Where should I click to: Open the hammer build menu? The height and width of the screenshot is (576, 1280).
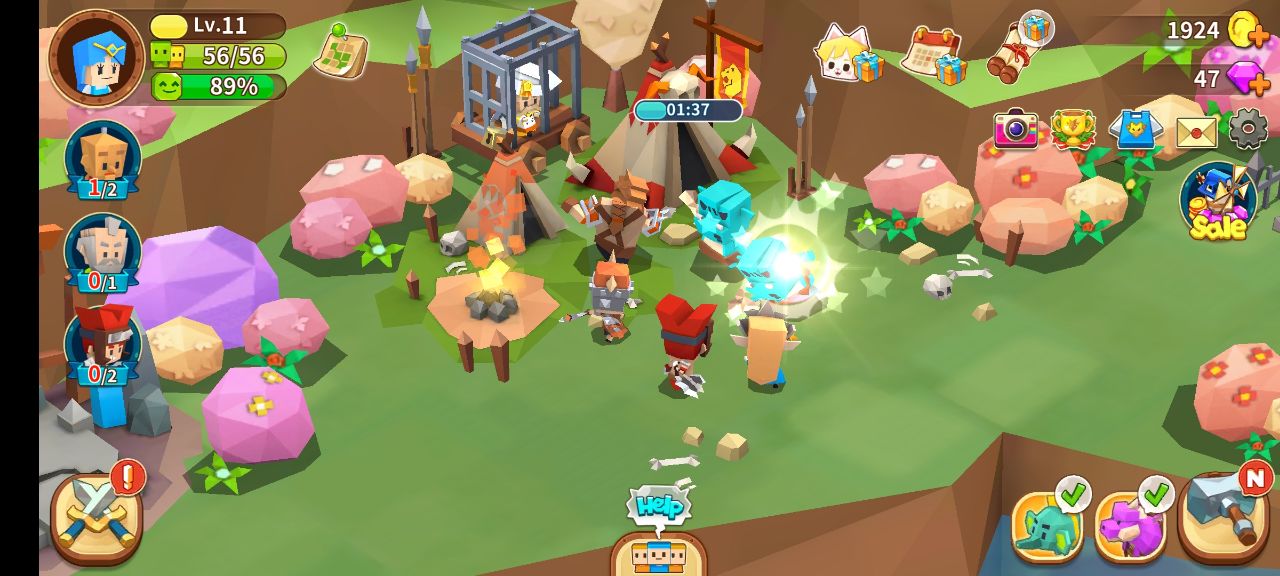pyautogui.click(x=1222, y=518)
